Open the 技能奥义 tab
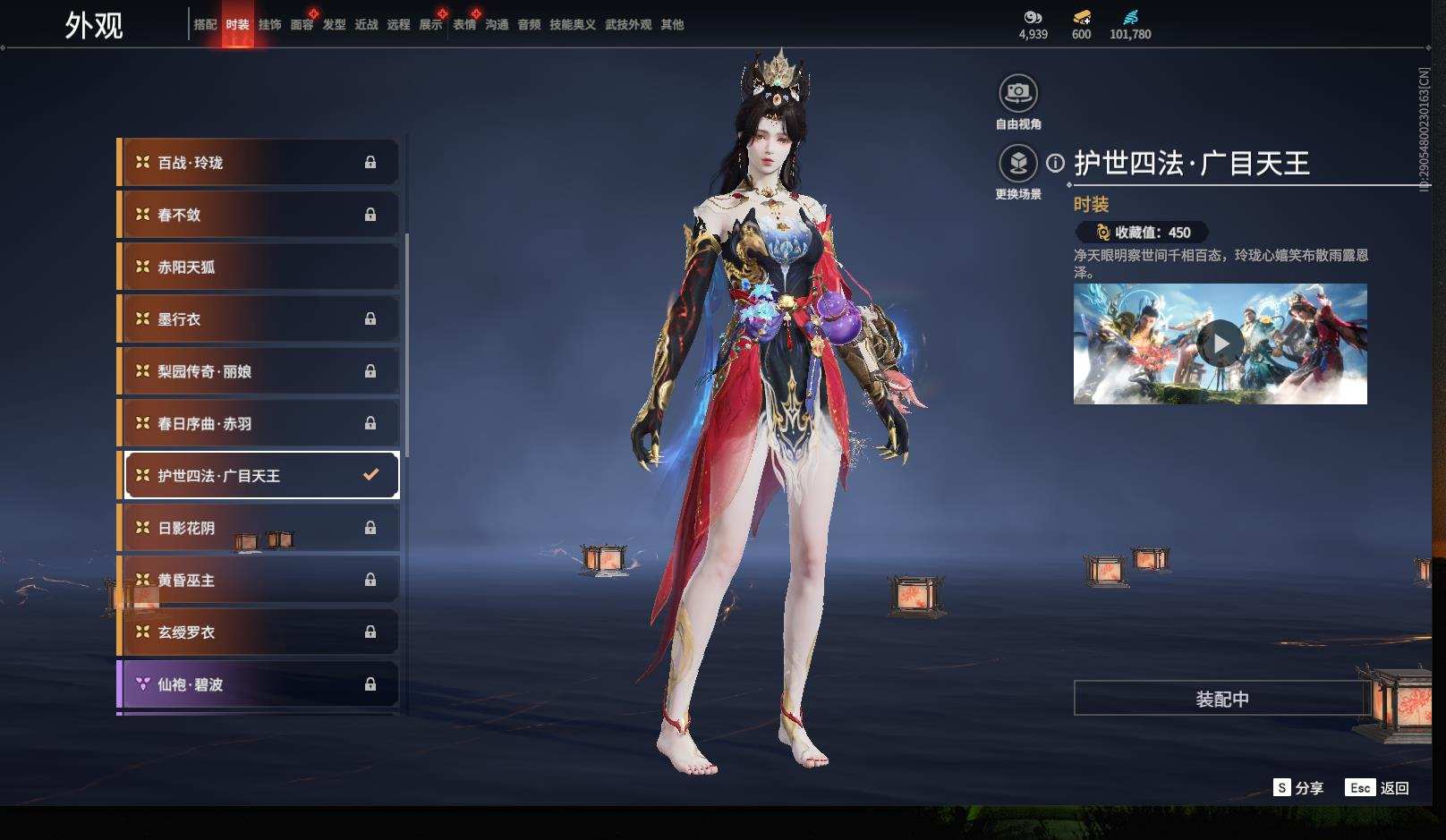Image resolution: width=1446 pixels, height=840 pixels. tap(572, 25)
